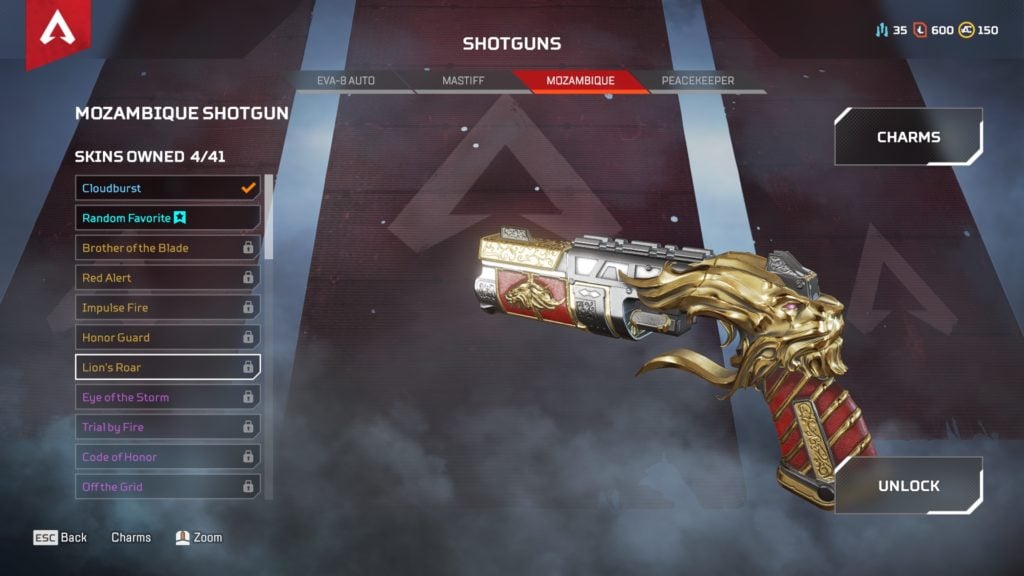Highlight the Lion's Roar list entry
Viewport: 1024px width, 576px height.
pyautogui.click(x=168, y=367)
